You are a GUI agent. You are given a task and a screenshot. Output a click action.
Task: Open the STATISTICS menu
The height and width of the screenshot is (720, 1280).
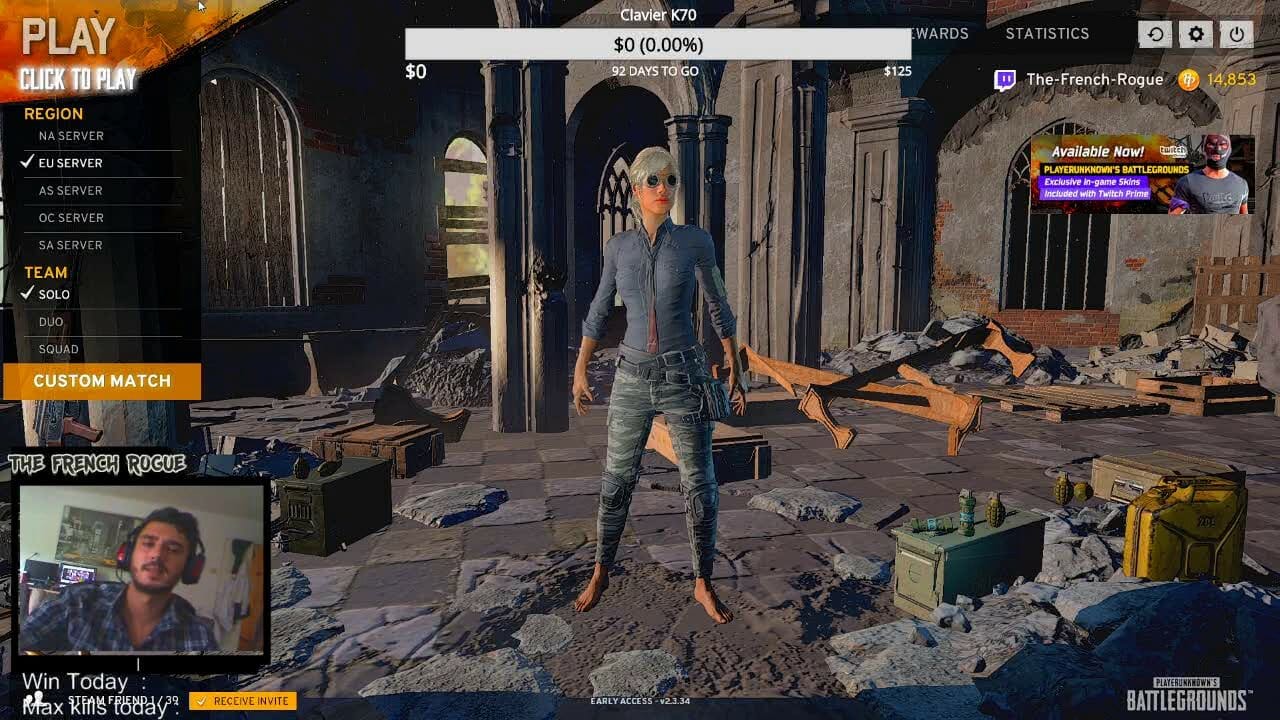coord(1048,33)
